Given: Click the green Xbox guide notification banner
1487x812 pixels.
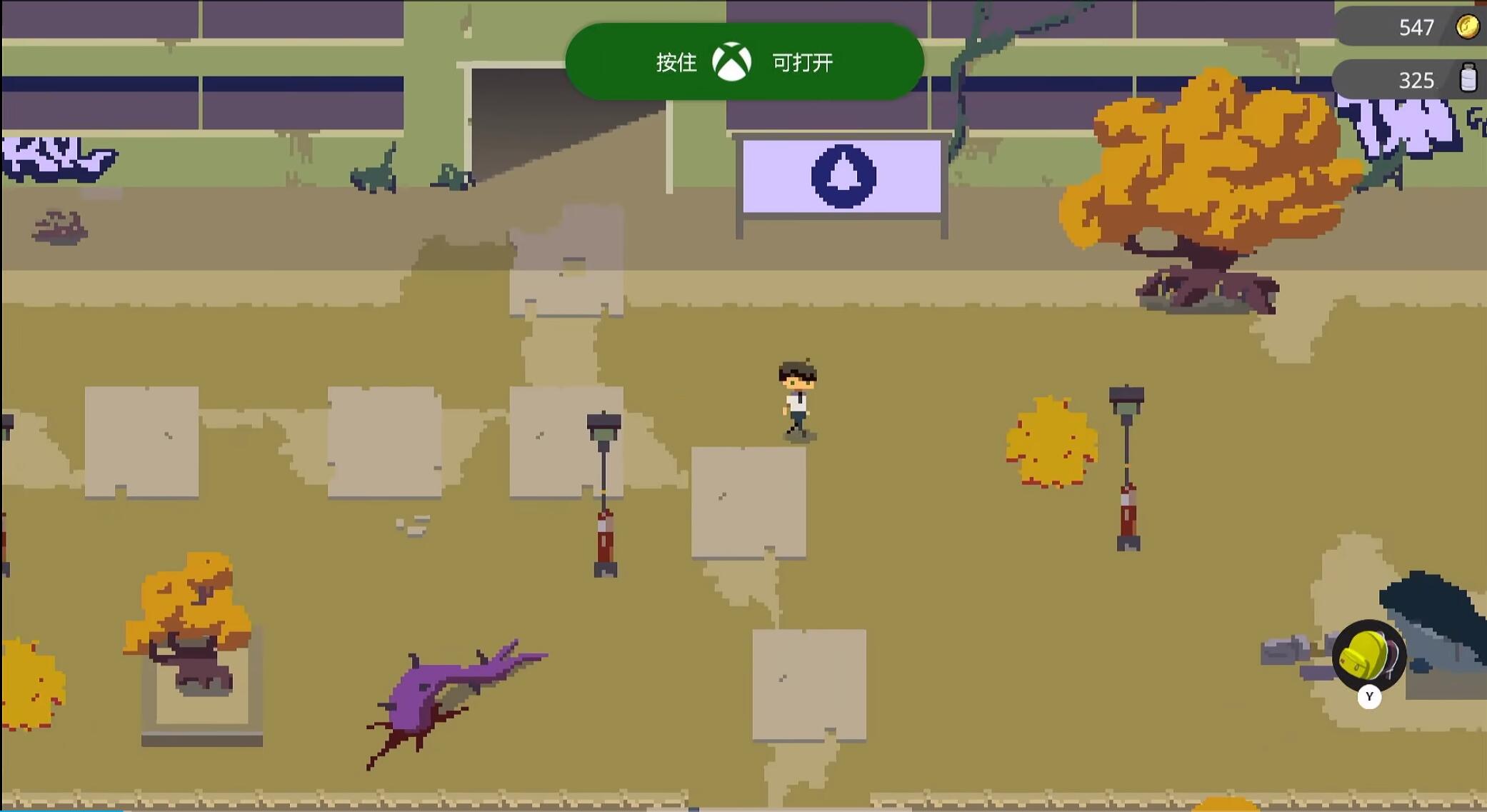Looking at the screenshot, I should tap(743, 62).
